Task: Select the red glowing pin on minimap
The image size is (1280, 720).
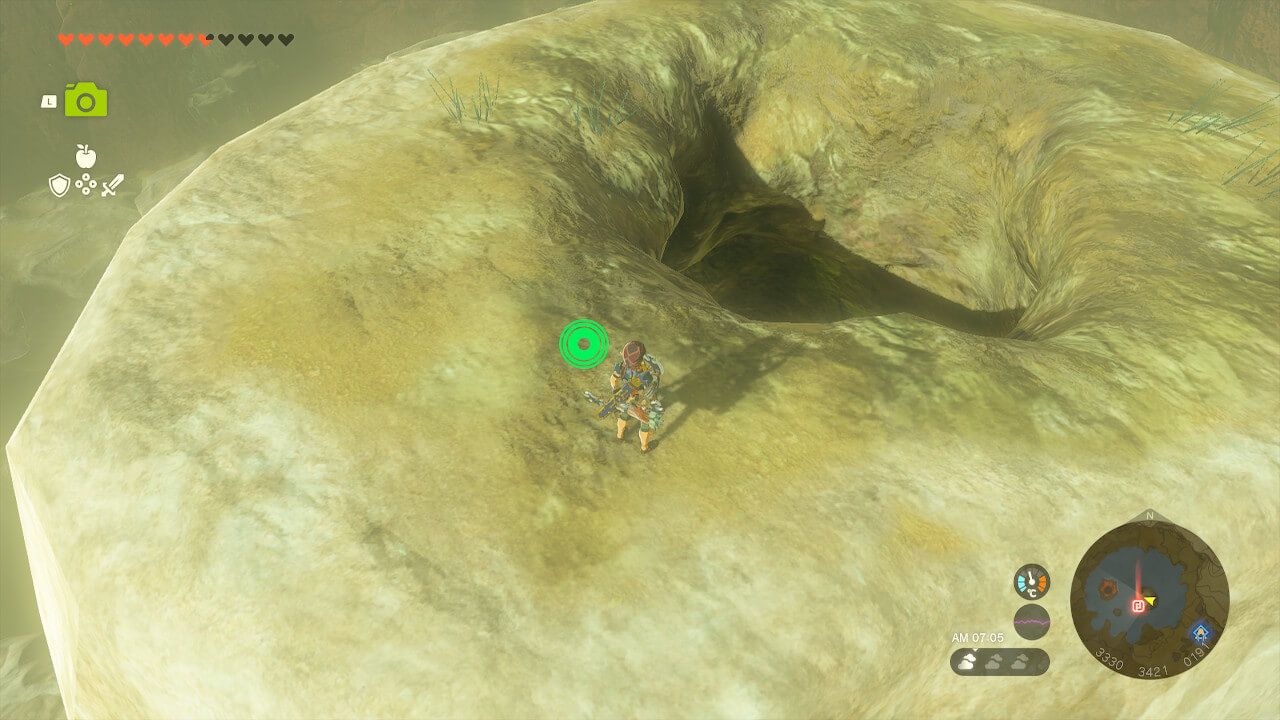Action: point(1138,605)
